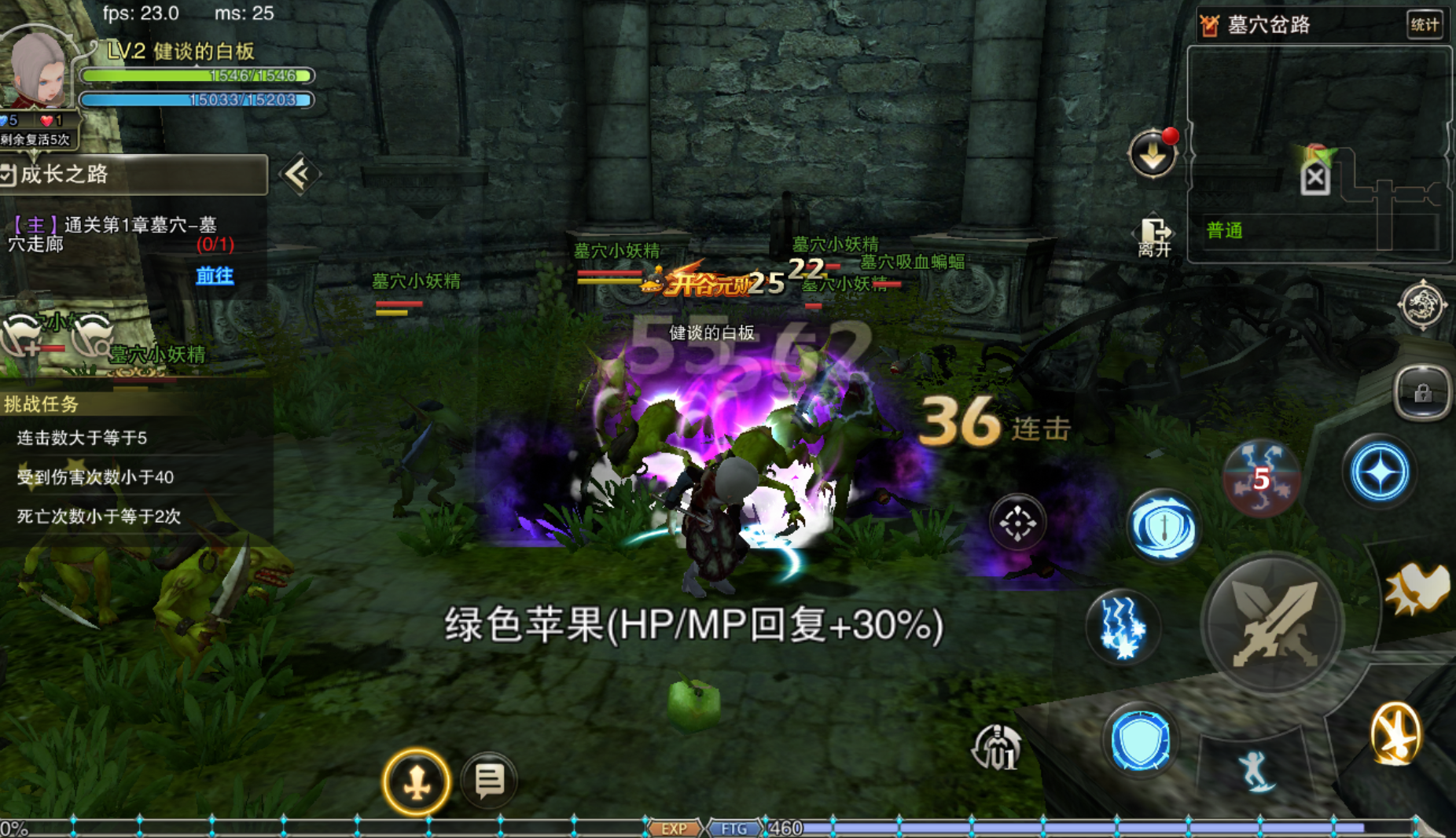Open the chat message list button

coord(489,780)
